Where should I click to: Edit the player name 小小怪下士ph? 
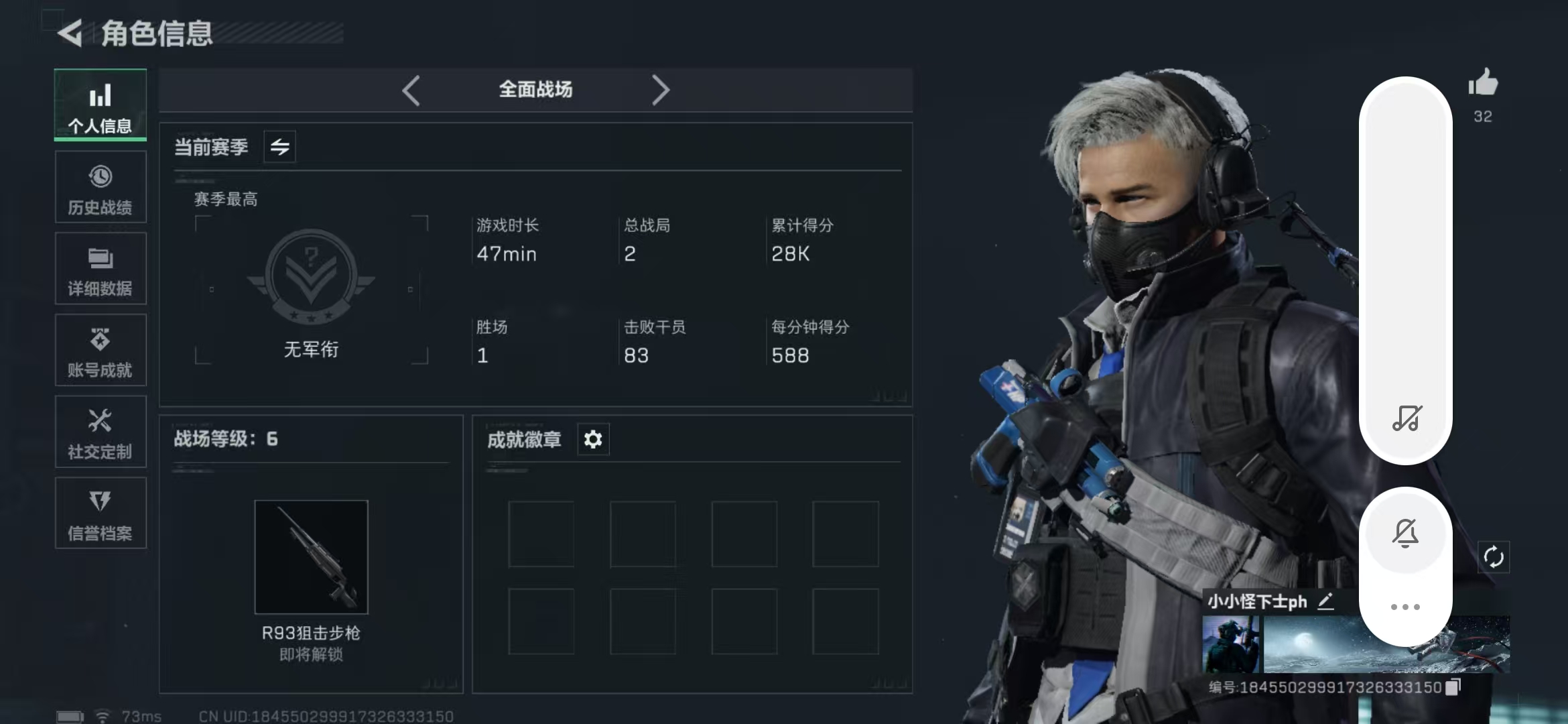point(1325,601)
